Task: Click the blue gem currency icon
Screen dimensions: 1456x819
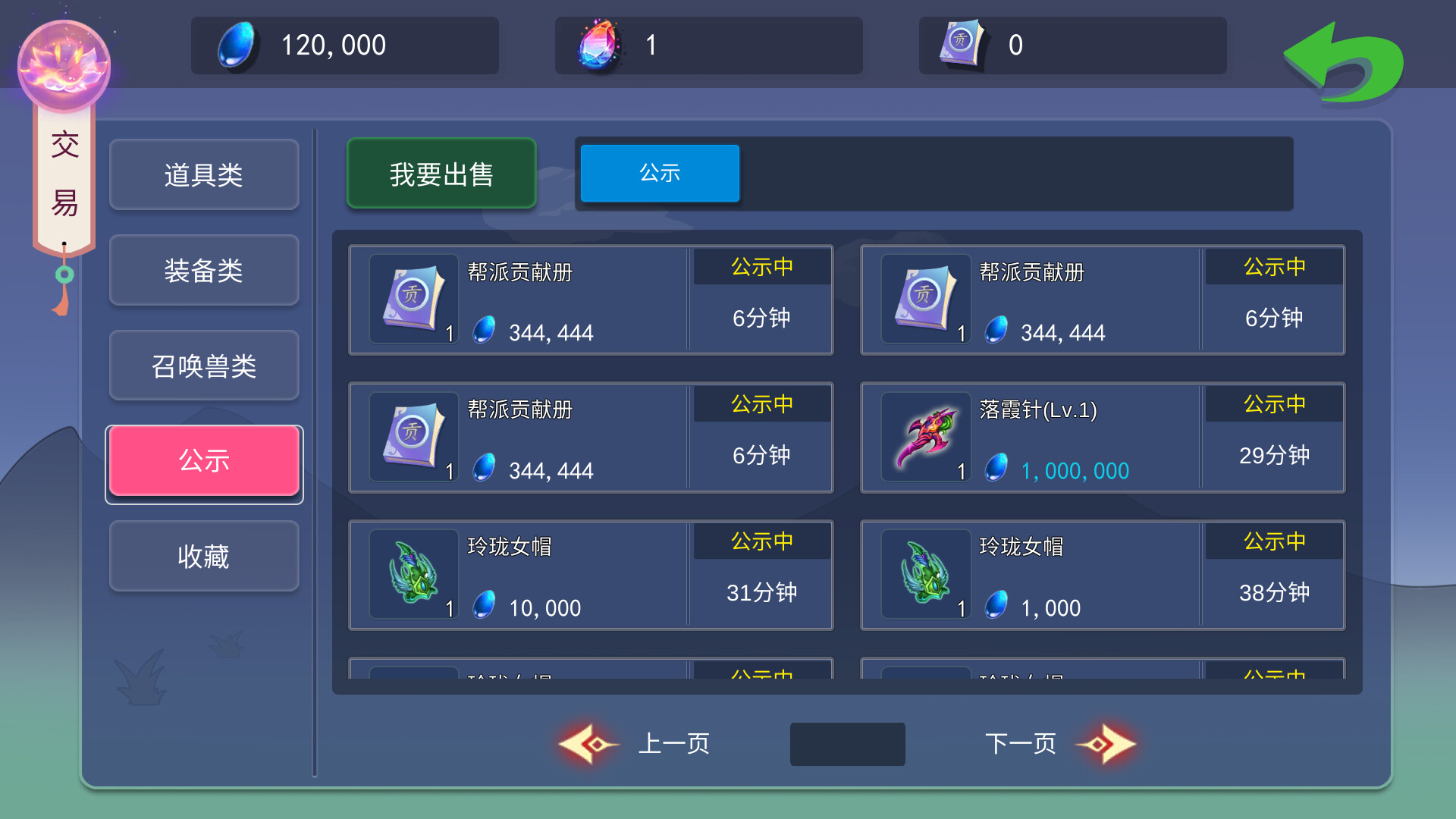Action: [232, 45]
